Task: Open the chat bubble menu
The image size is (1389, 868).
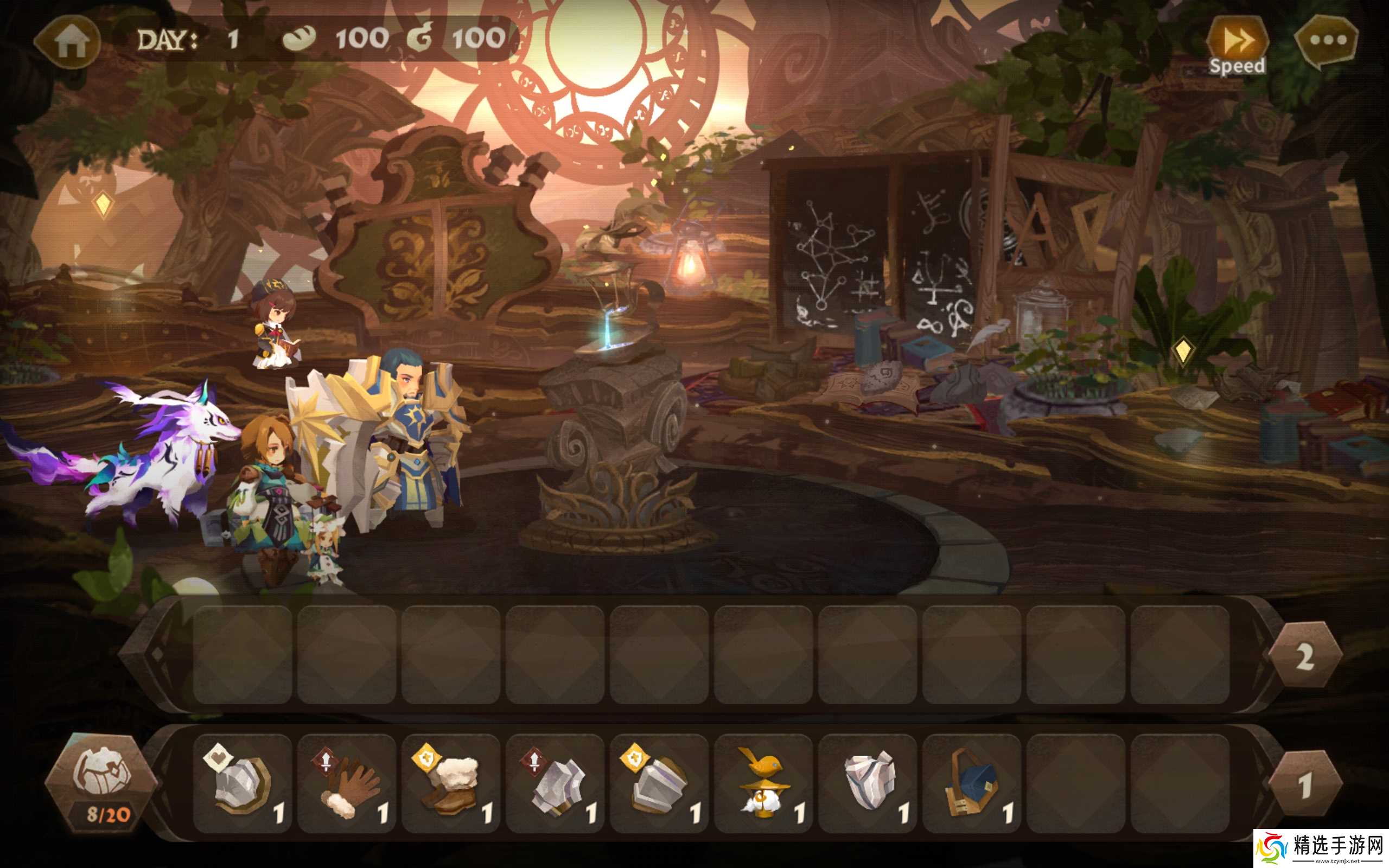Action: point(1328,41)
